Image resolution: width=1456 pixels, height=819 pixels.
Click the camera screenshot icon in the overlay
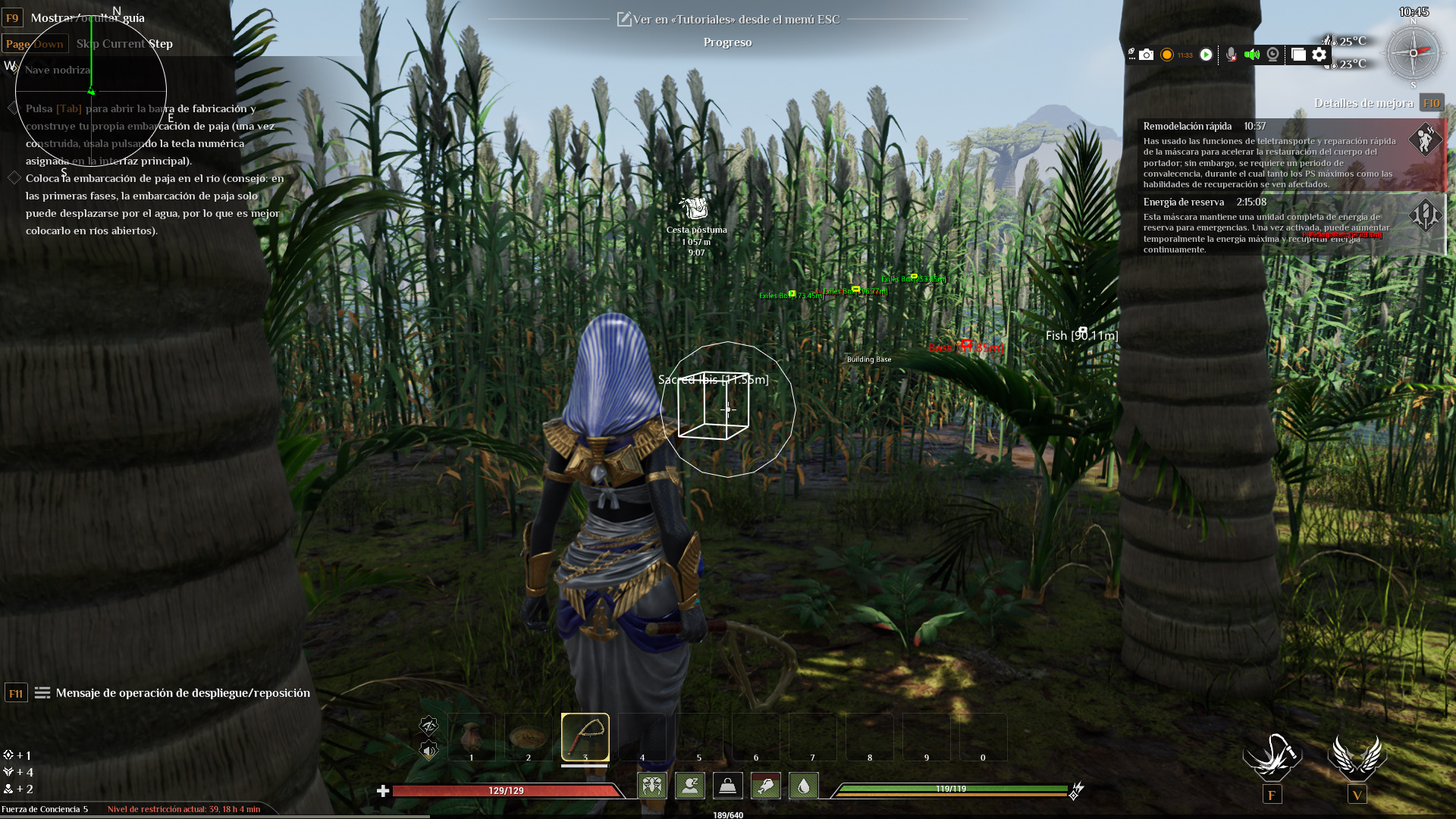(x=1147, y=55)
